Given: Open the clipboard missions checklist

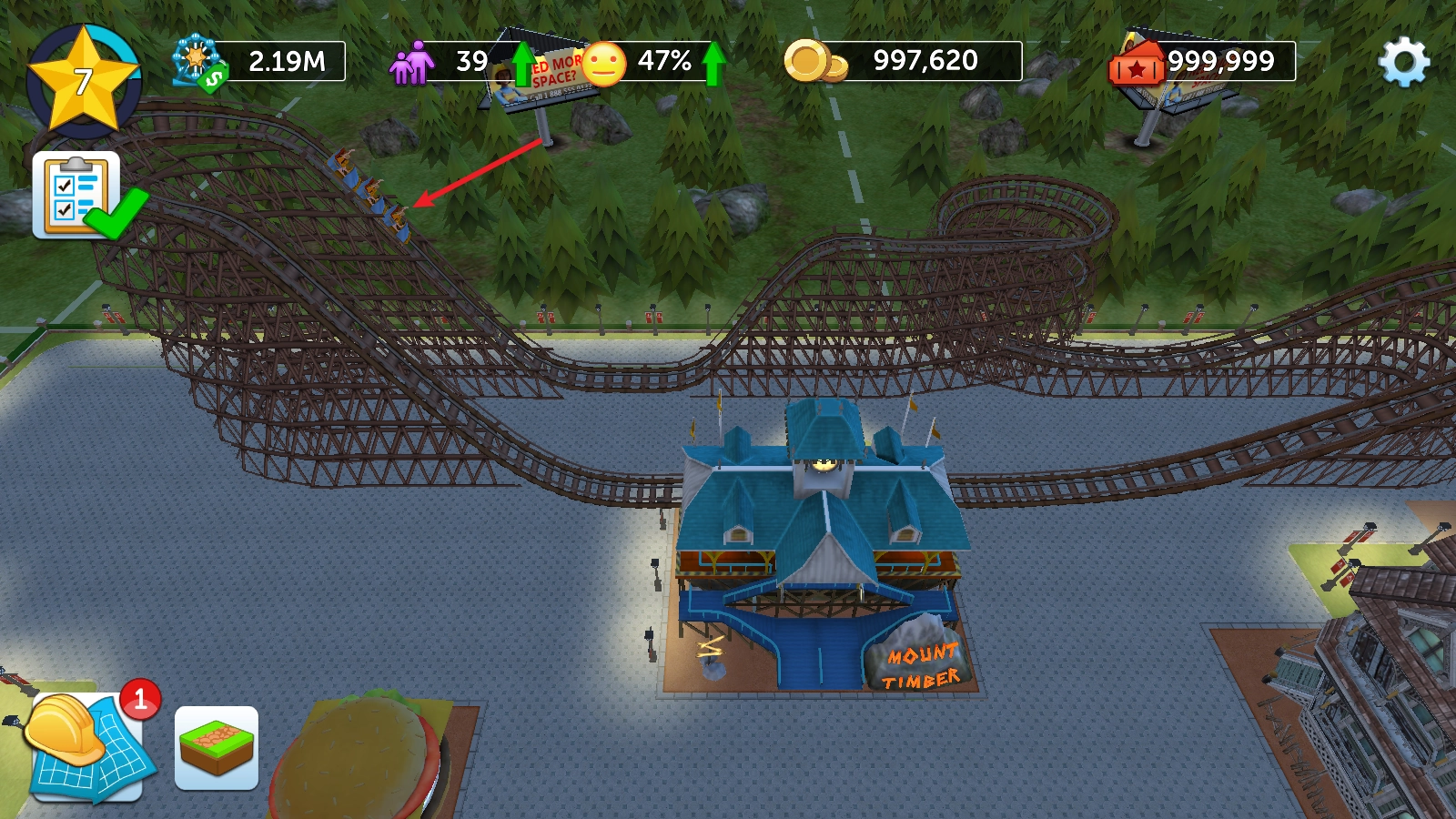Looking at the screenshot, I should 78,194.
